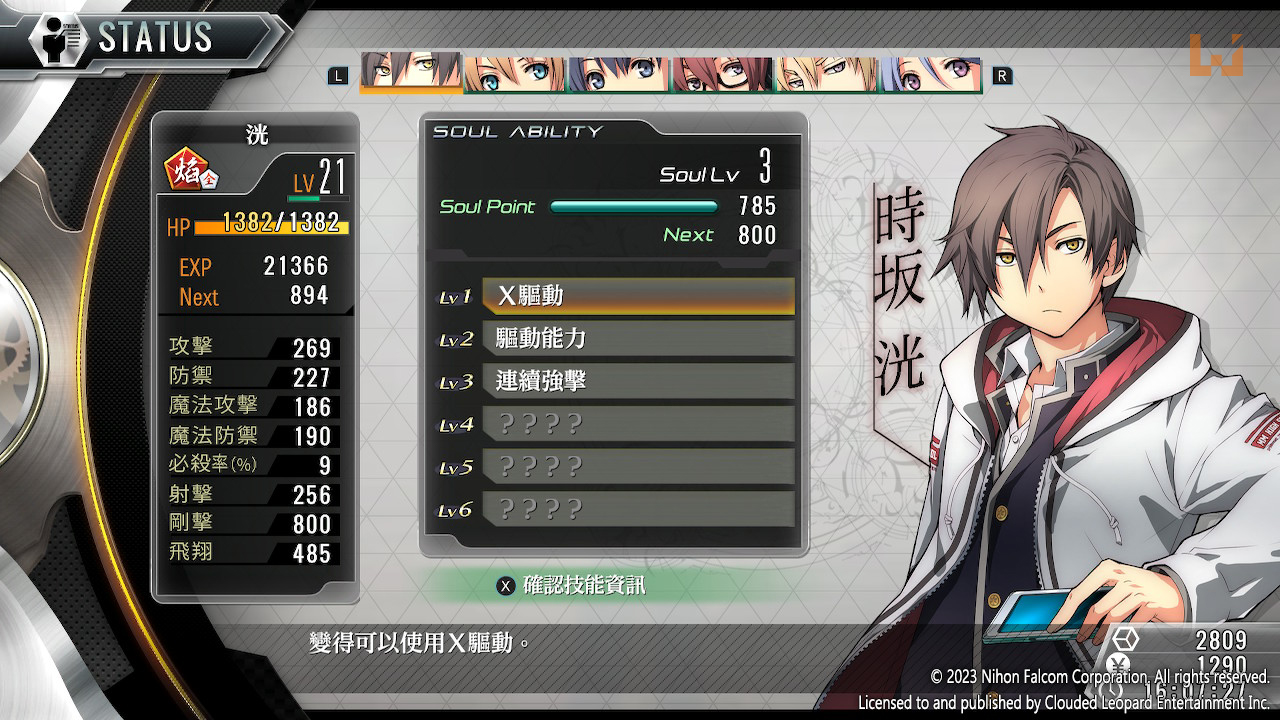The width and height of the screenshot is (1280, 720).
Task: Choose the 驅動能力 Lv2 ability row
Action: [638, 339]
